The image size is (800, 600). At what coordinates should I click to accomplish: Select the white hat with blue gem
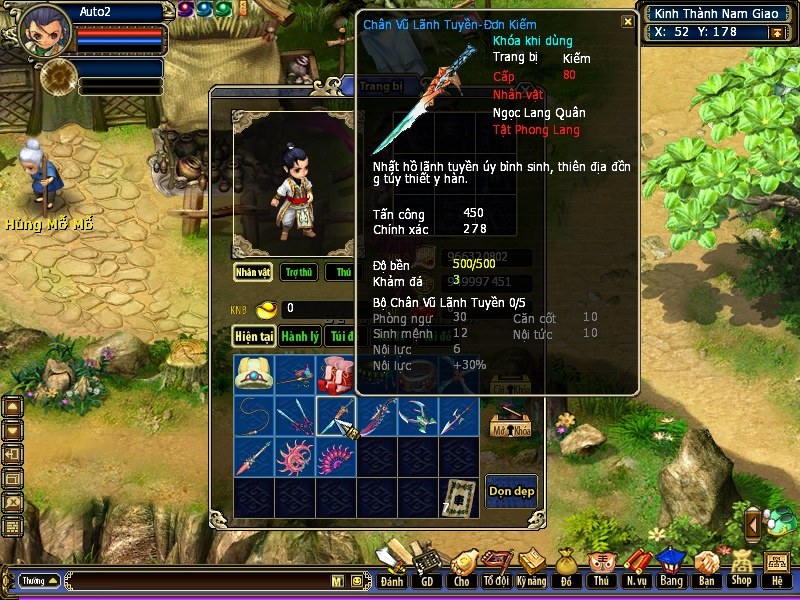(x=254, y=375)
